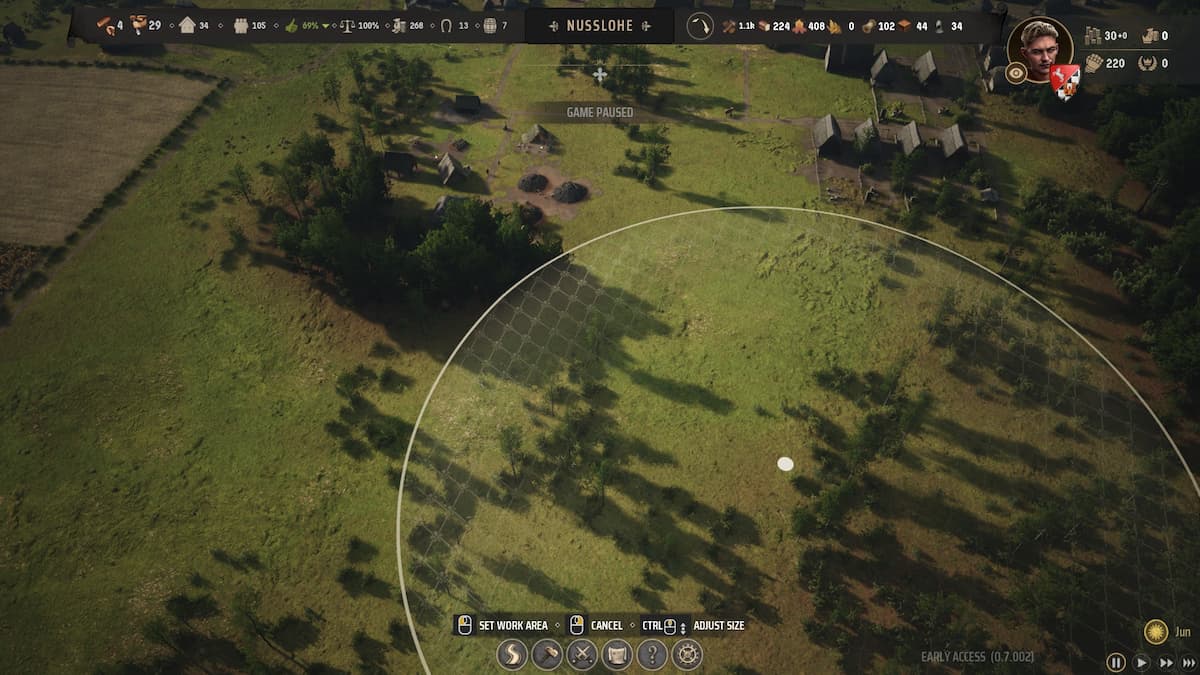Resume the game at normal speed

(1142, 662)
